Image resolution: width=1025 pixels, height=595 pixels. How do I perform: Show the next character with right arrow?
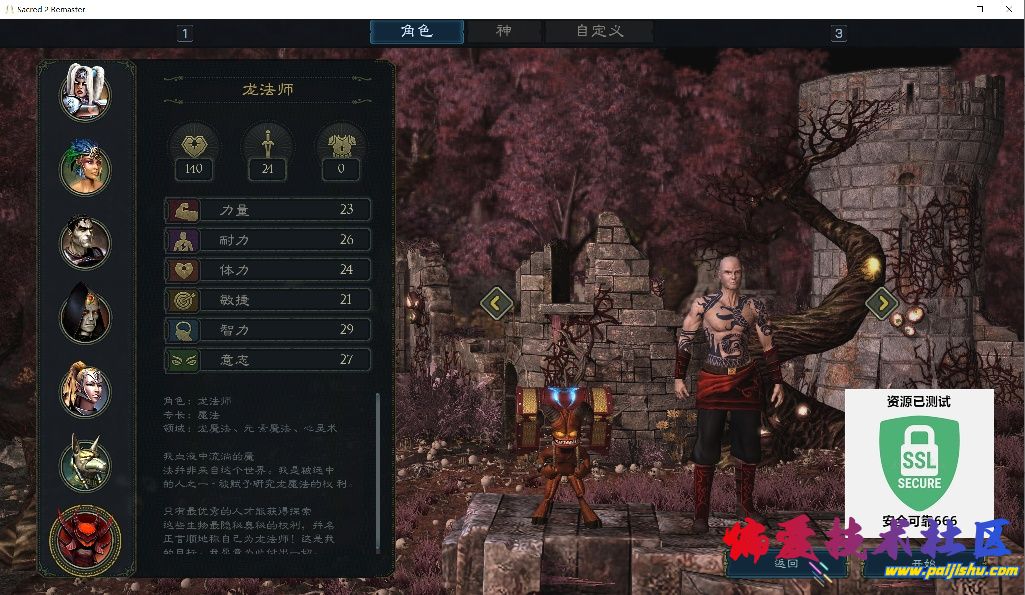(882, 302)
